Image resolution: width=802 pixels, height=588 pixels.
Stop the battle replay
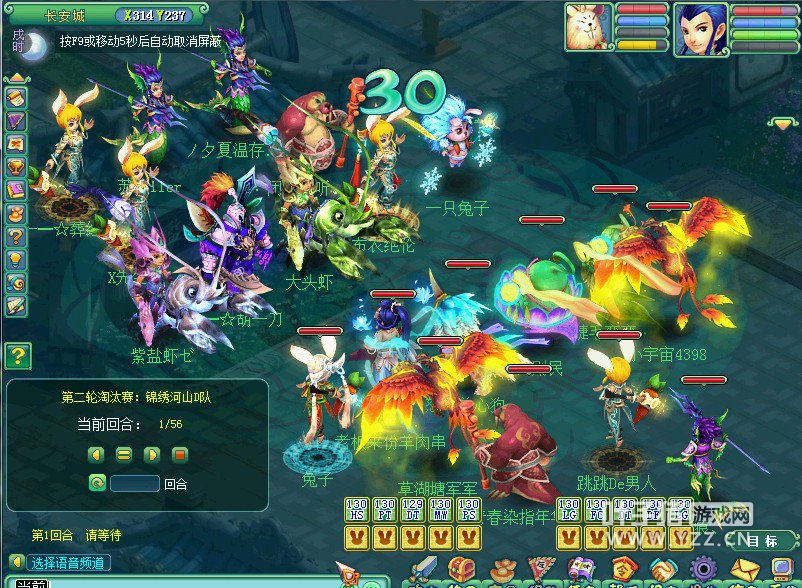pyautogui.click(x=180, y=454)
